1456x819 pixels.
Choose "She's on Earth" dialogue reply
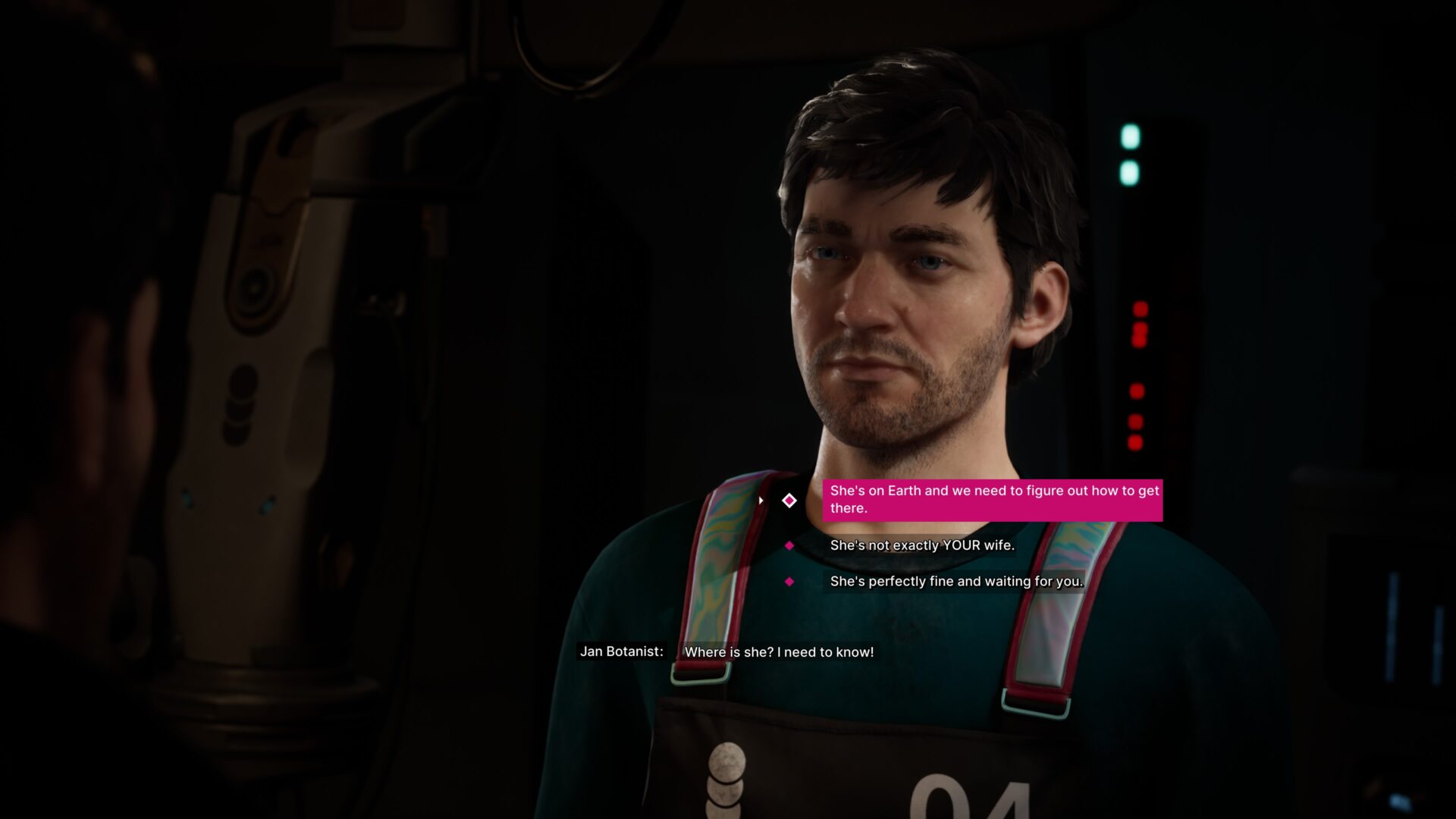point(992,500)
